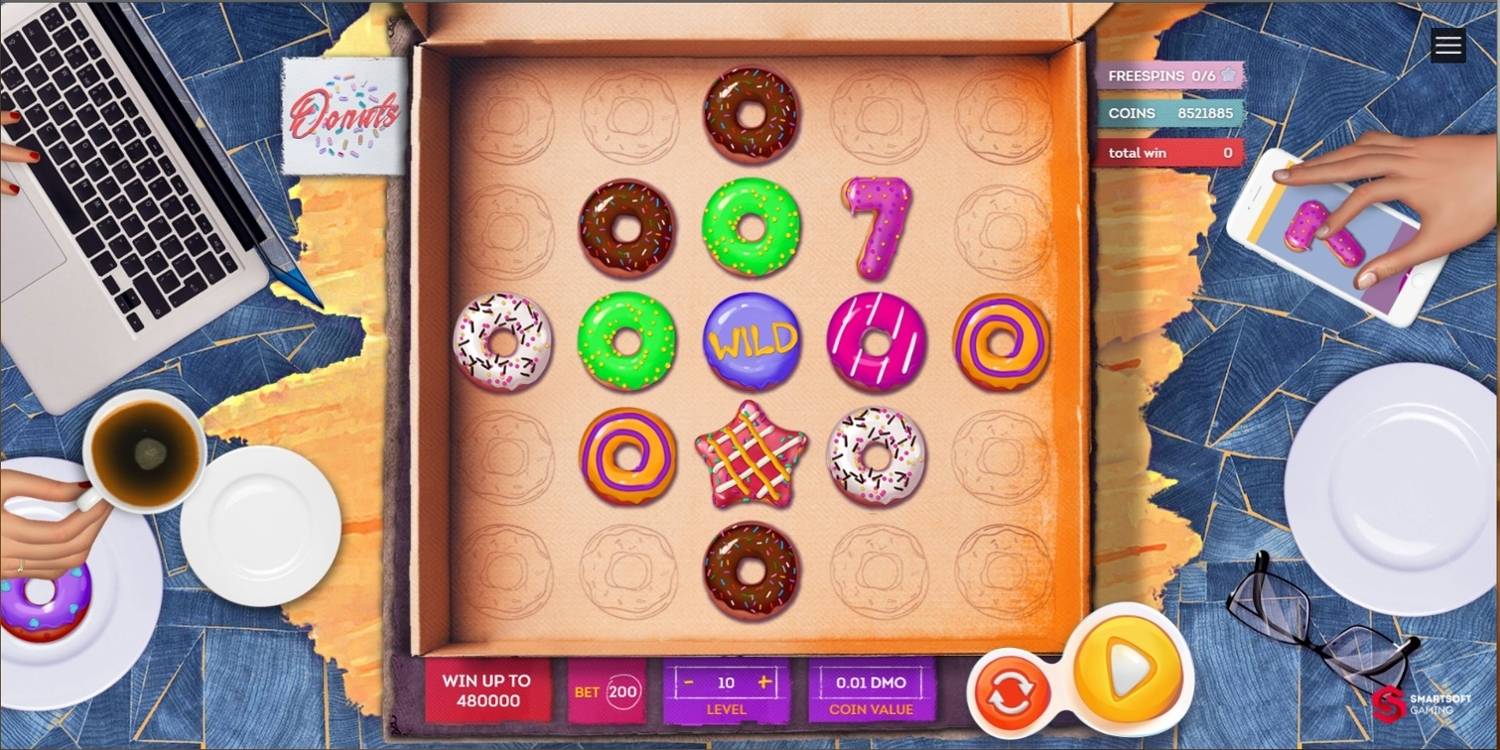Image resolution: width=1500 pixels, height=750 pixels.
Task: Activate autoplay with the circular arrows icon
Action: coord(1011,690)
